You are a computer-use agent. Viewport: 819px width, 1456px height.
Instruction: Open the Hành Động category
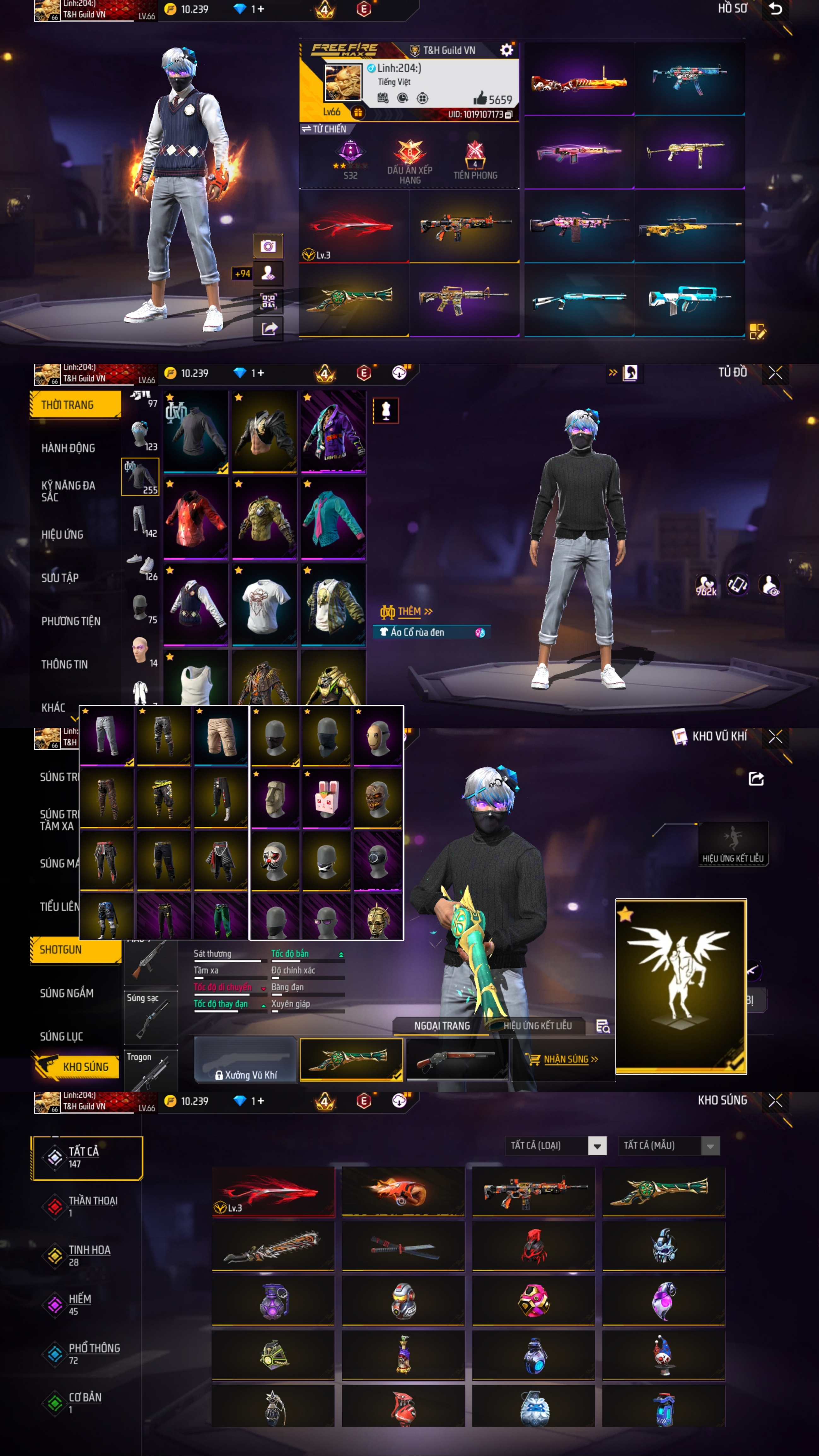point(68,448)
